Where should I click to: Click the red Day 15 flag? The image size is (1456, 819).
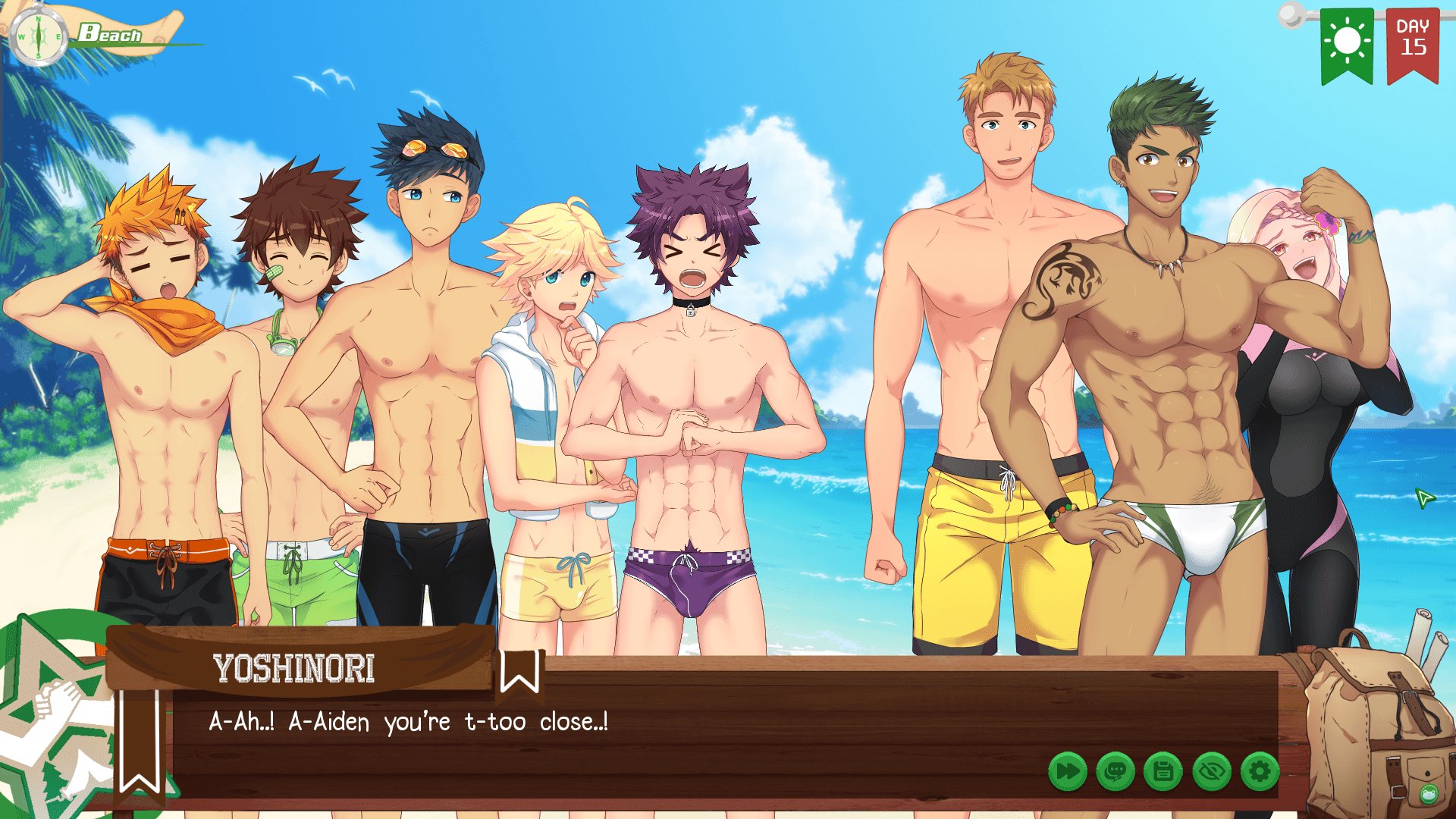[x=1412, y=44]
